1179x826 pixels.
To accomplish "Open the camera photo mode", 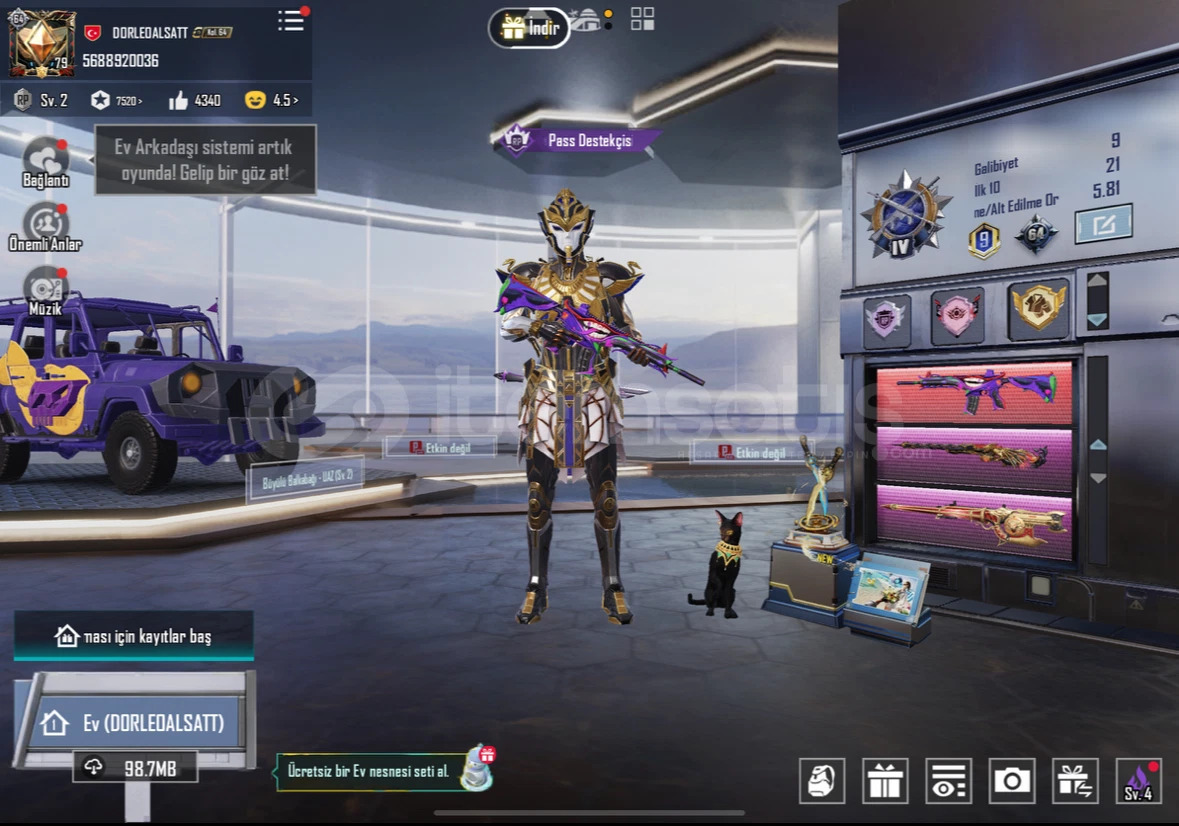I will click(x=1012, y=780).
